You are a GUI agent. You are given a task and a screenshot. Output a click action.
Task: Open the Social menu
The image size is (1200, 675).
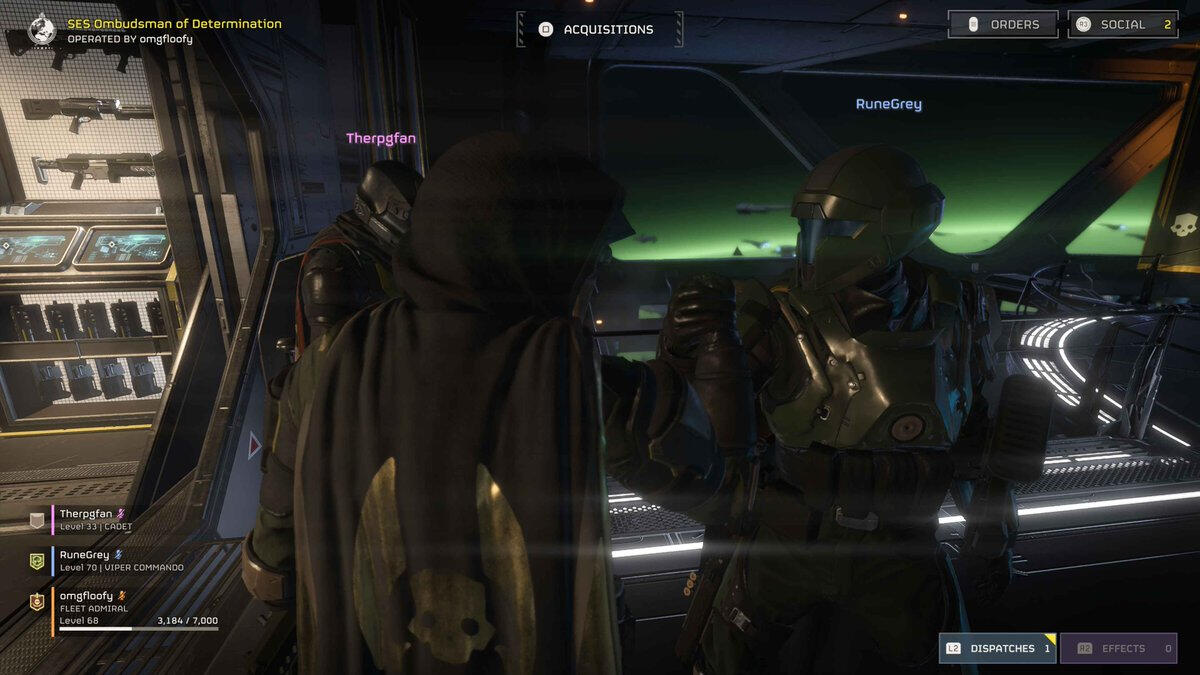point(1122,24)
